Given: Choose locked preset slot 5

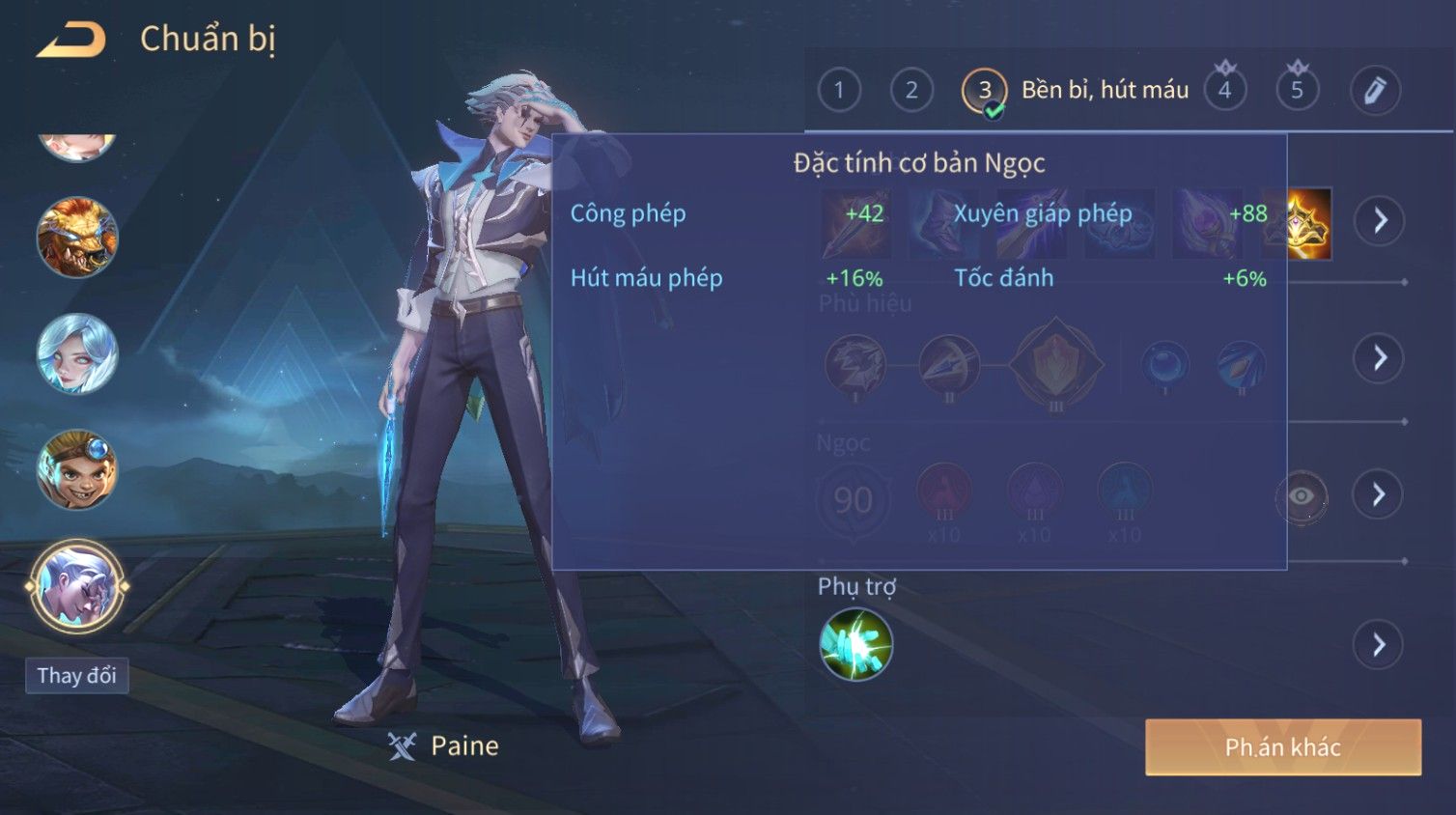Looking at the screenshot, I should [x=1297, y=91].
